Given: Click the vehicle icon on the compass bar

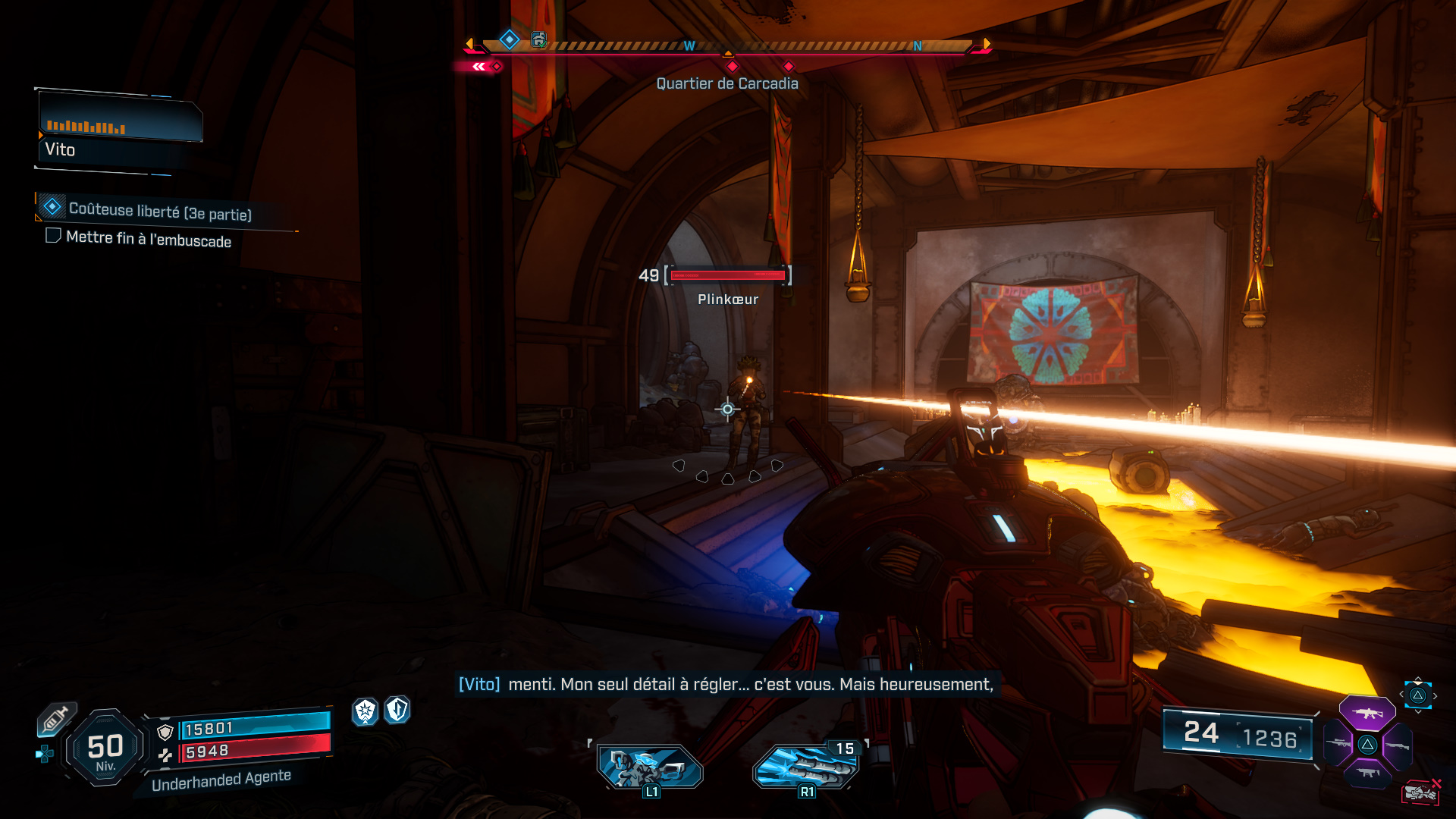Looking at the screenshot, I should coord(539,42).
